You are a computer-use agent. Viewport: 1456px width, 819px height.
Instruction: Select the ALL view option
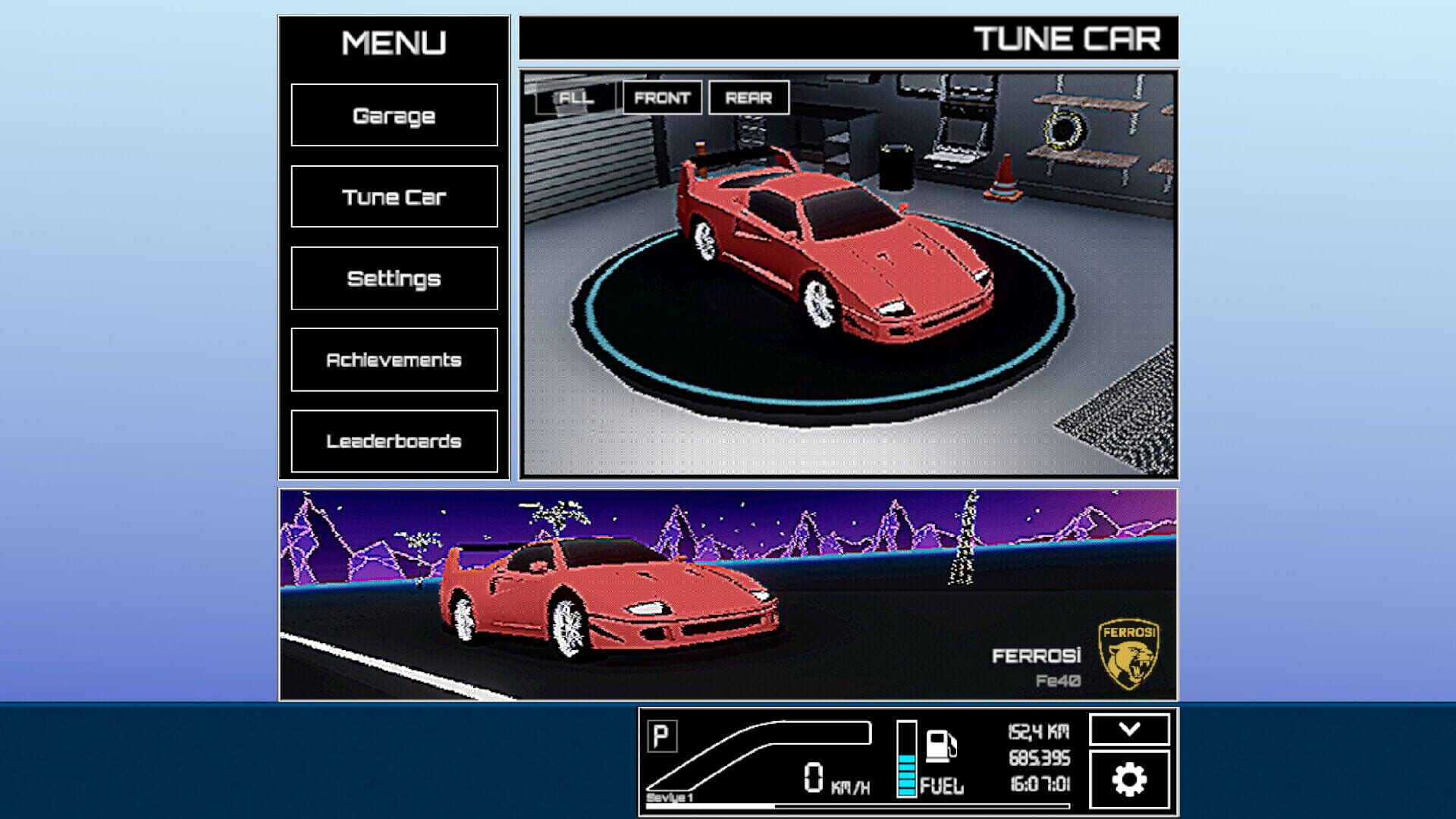(576, 97)
